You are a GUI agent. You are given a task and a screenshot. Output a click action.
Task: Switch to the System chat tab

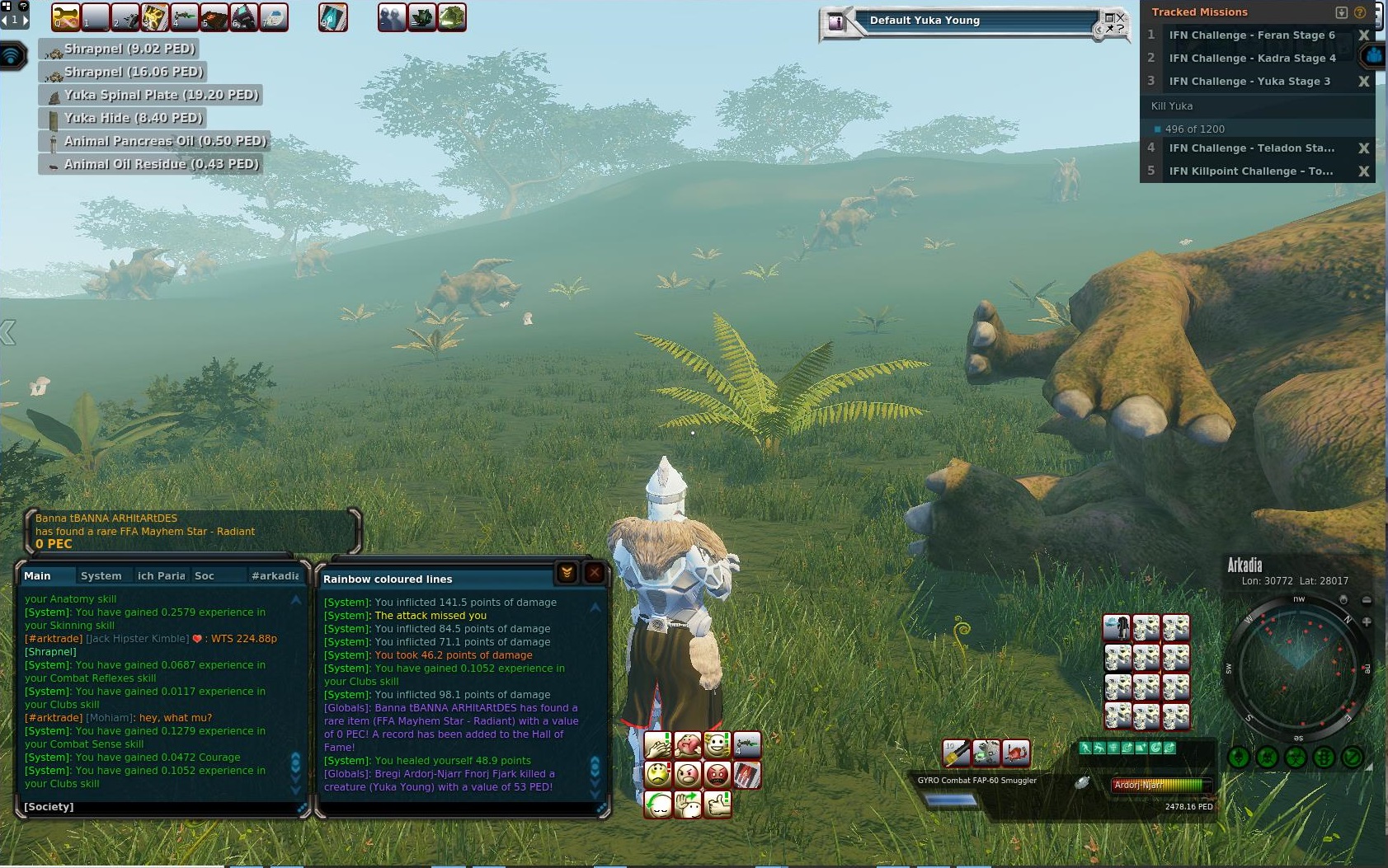[101, 575]
